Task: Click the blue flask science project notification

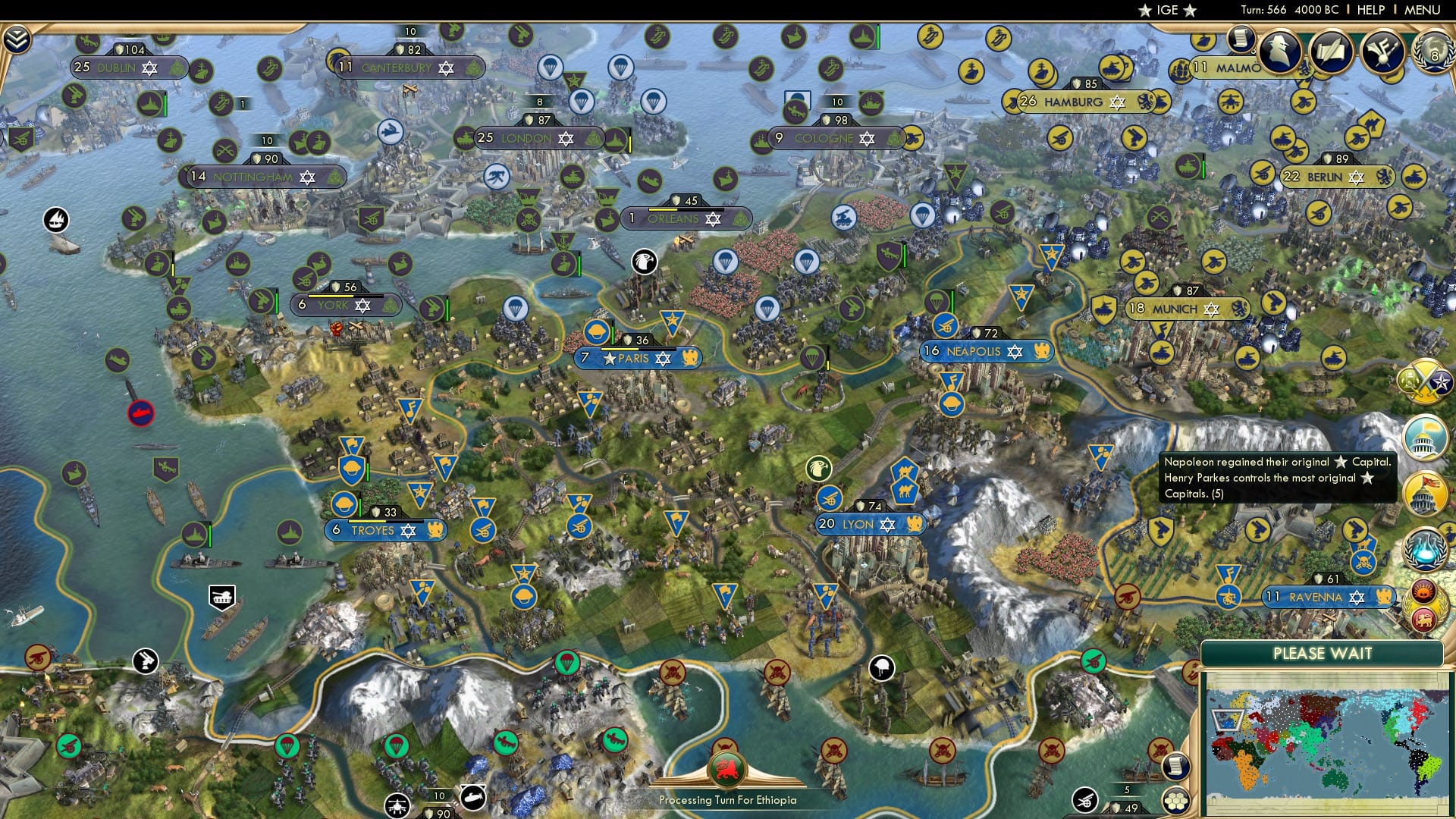Action: [x=1424, y=548]
